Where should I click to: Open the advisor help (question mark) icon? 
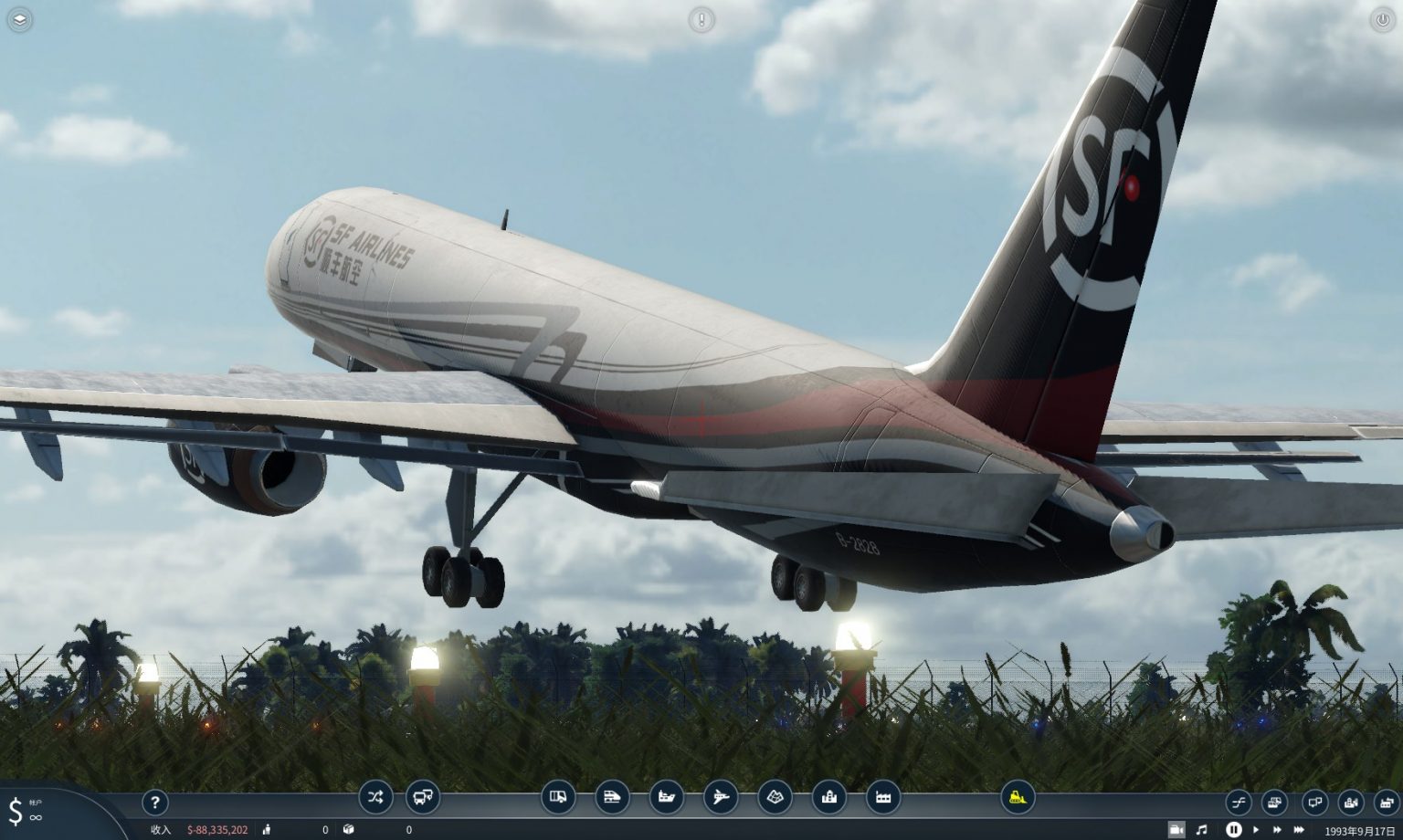pyautogui.click(x=155, y=803)
